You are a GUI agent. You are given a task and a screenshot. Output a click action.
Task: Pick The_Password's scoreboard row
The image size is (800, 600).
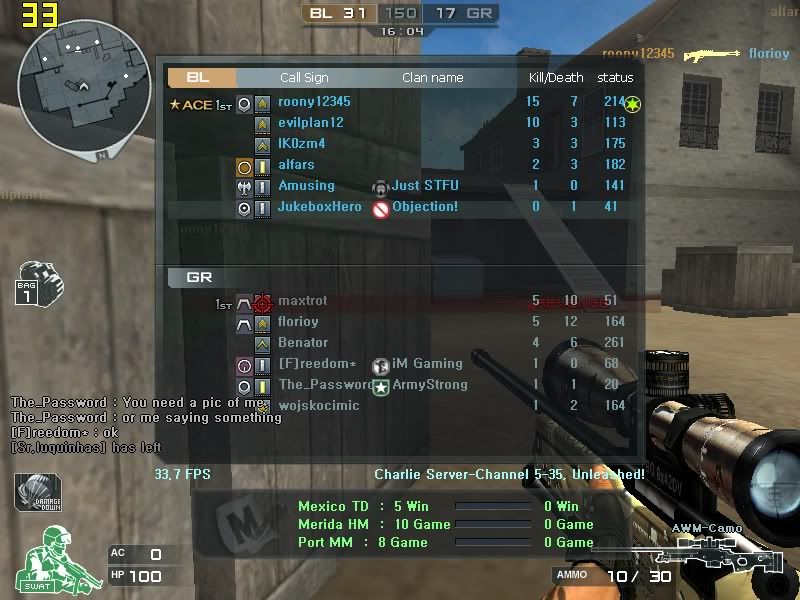(326, 385)
